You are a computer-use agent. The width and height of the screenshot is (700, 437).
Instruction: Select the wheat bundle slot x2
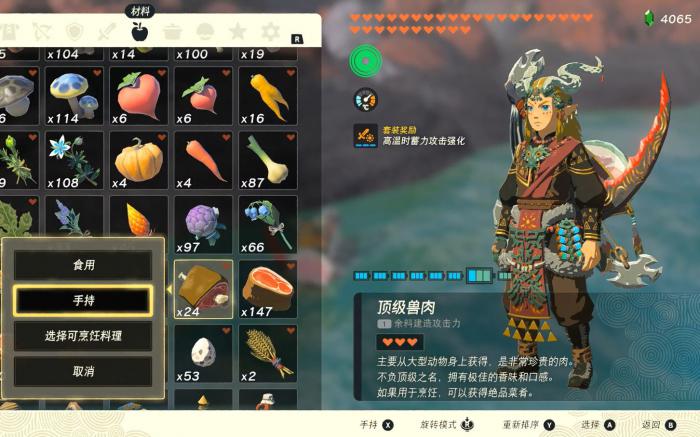point(268,353)
